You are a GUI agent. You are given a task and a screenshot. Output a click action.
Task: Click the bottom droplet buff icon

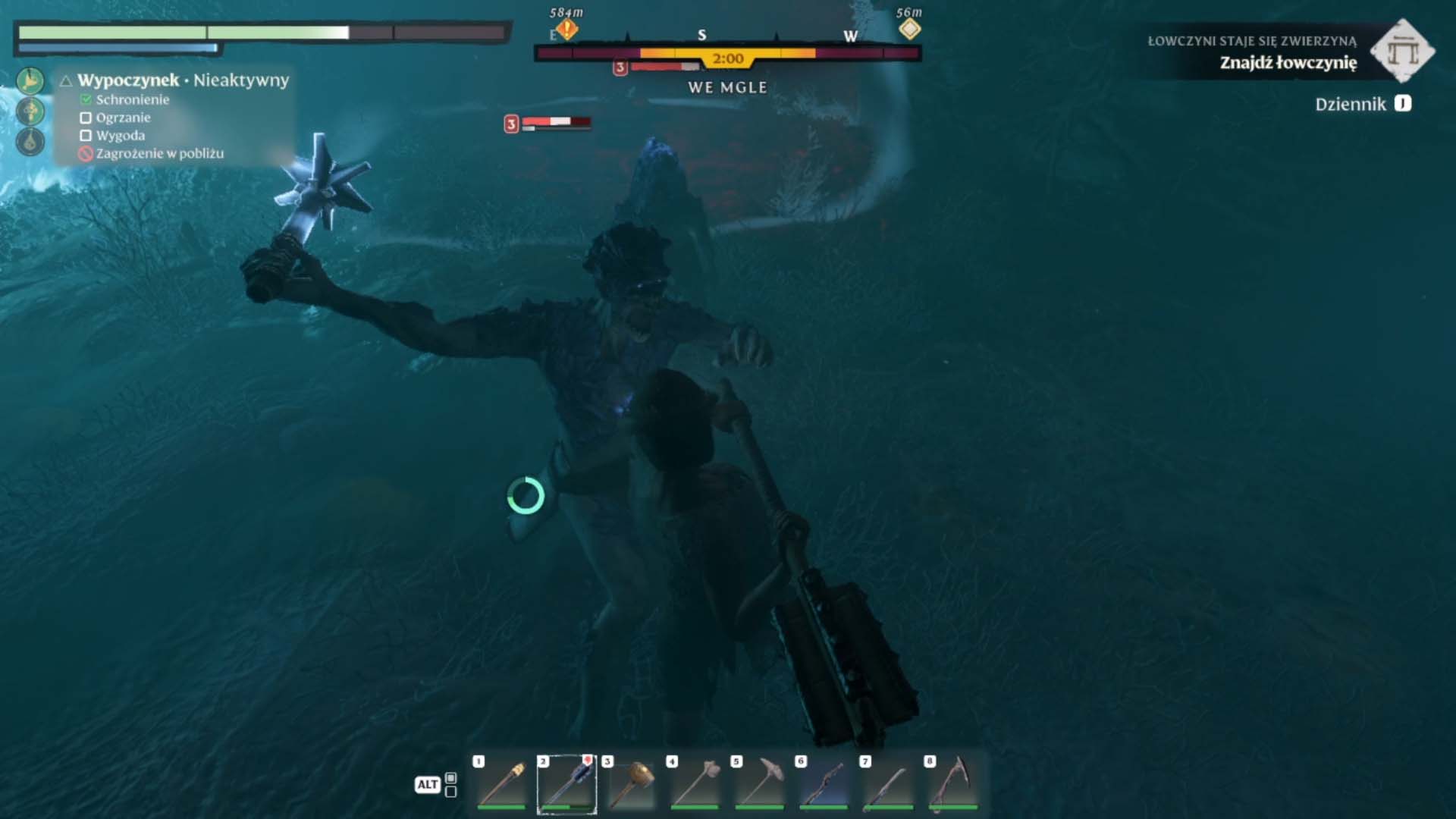click(30, 142)
